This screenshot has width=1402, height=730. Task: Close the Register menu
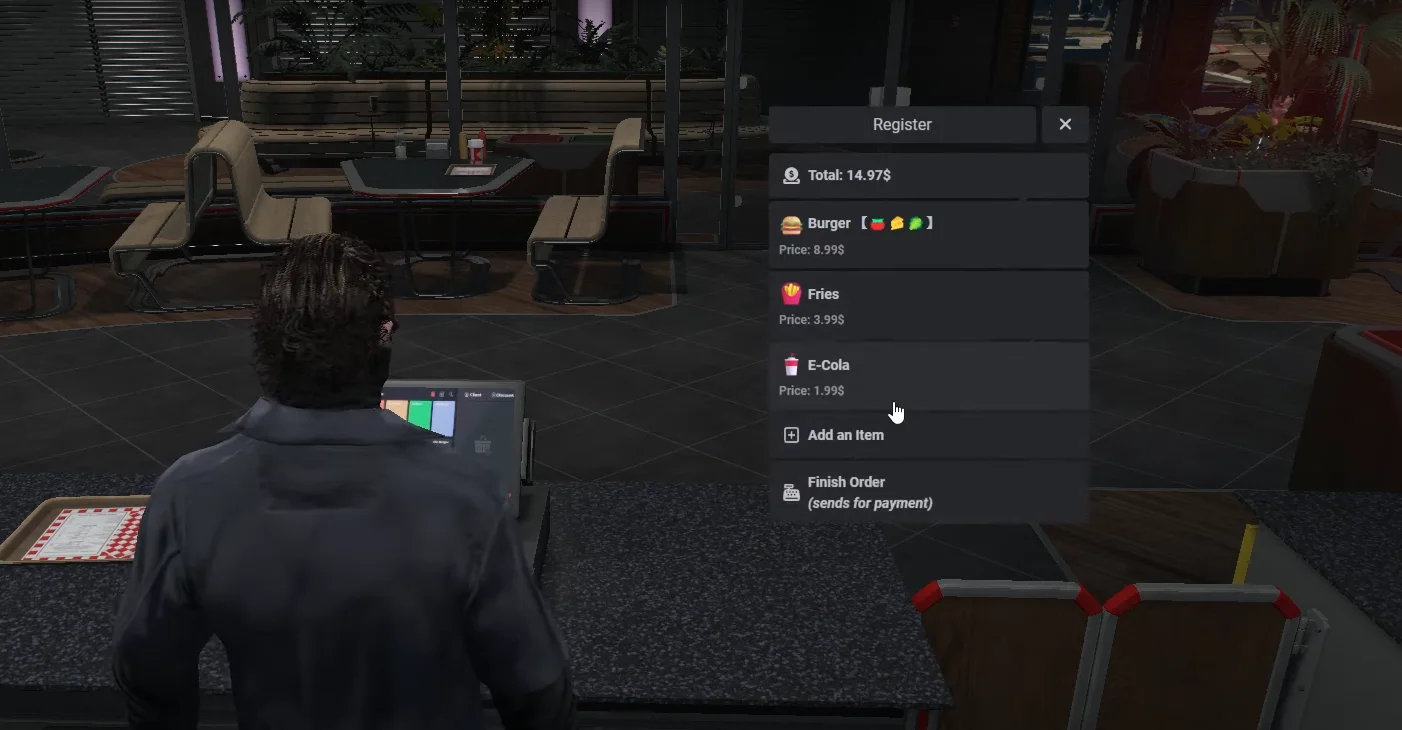pos(1065,125)
